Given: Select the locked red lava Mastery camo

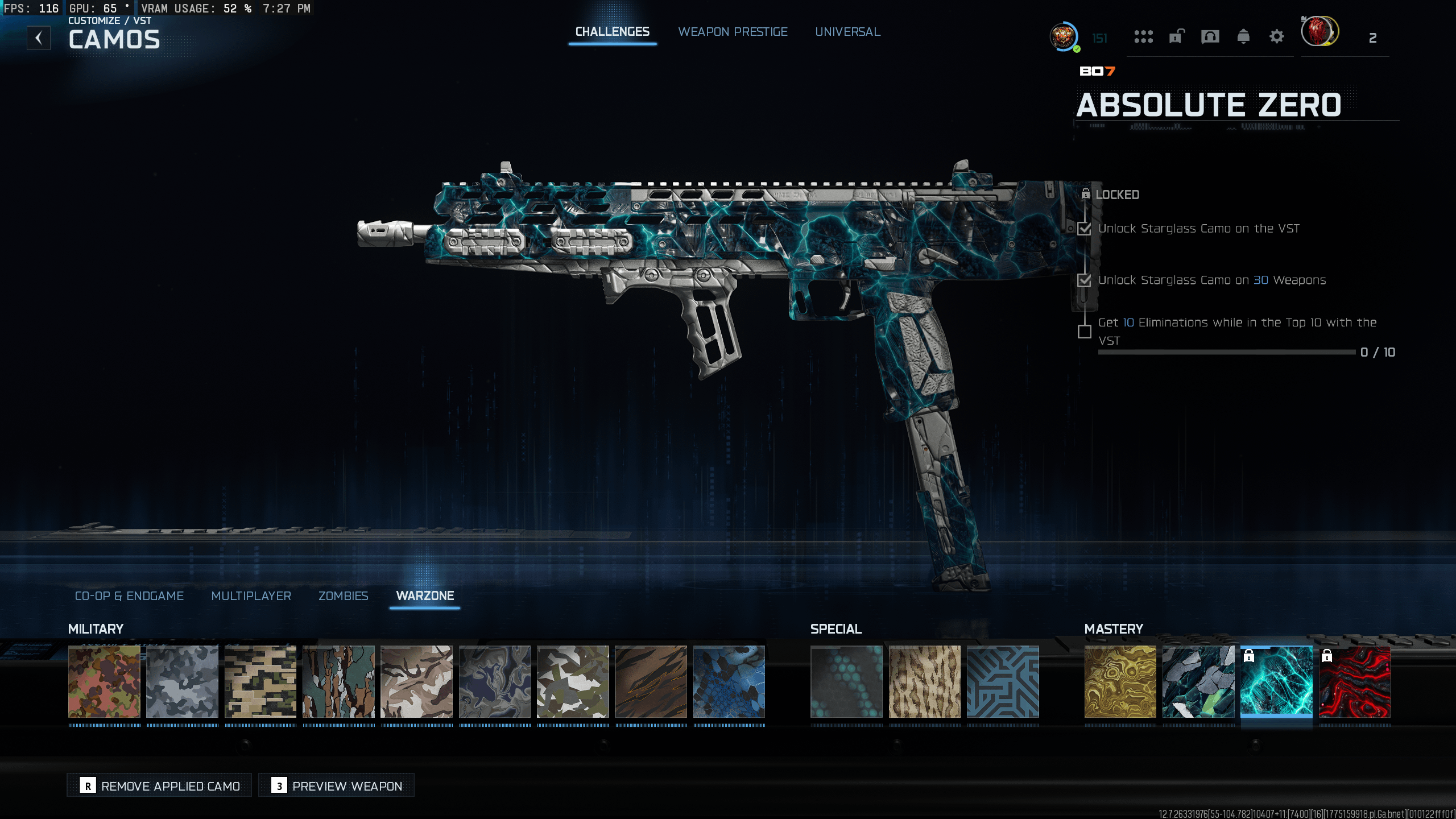Looking at the screenshot, I should click(1354, 681).
